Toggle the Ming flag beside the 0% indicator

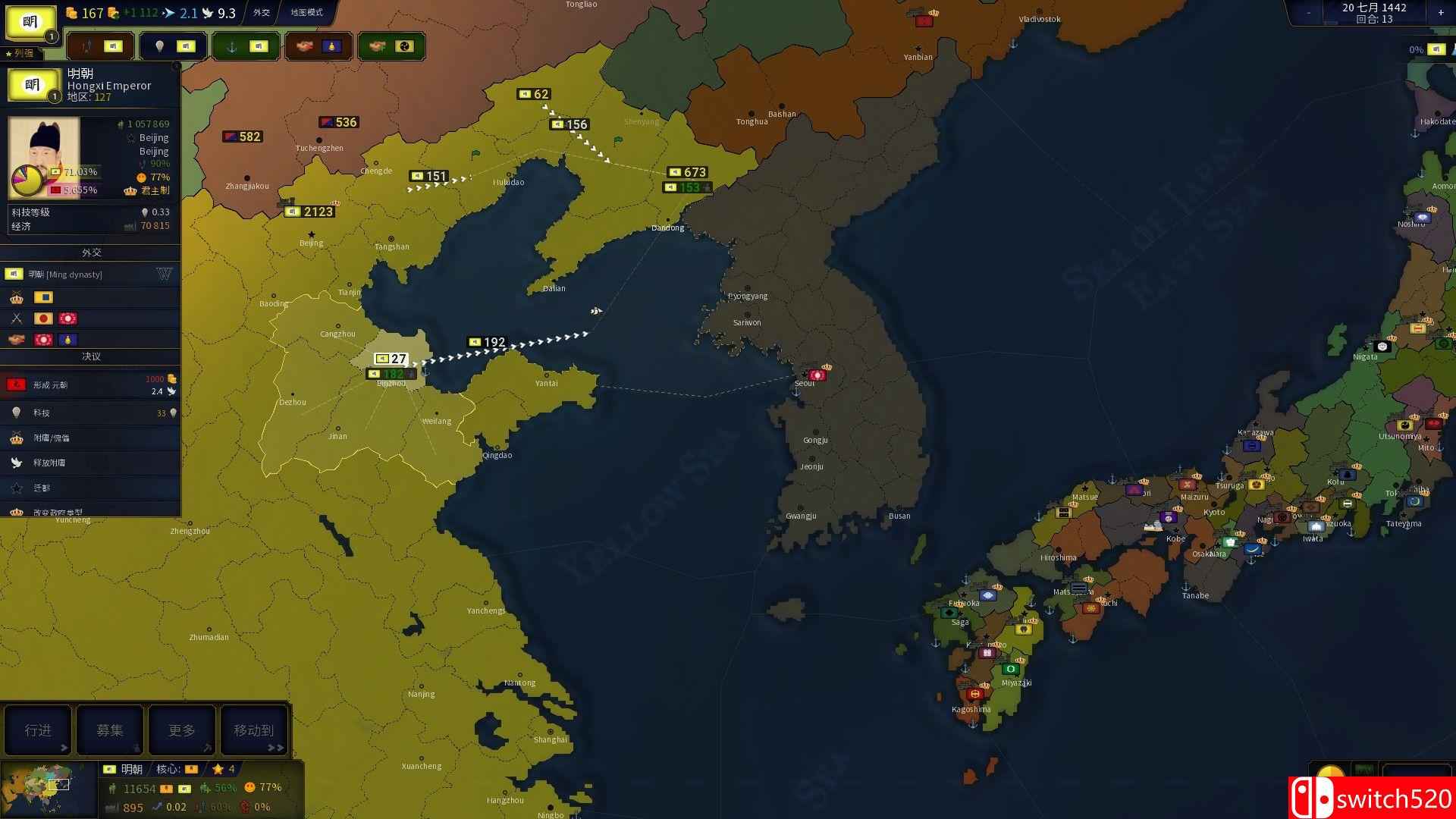click(1436, 50)
